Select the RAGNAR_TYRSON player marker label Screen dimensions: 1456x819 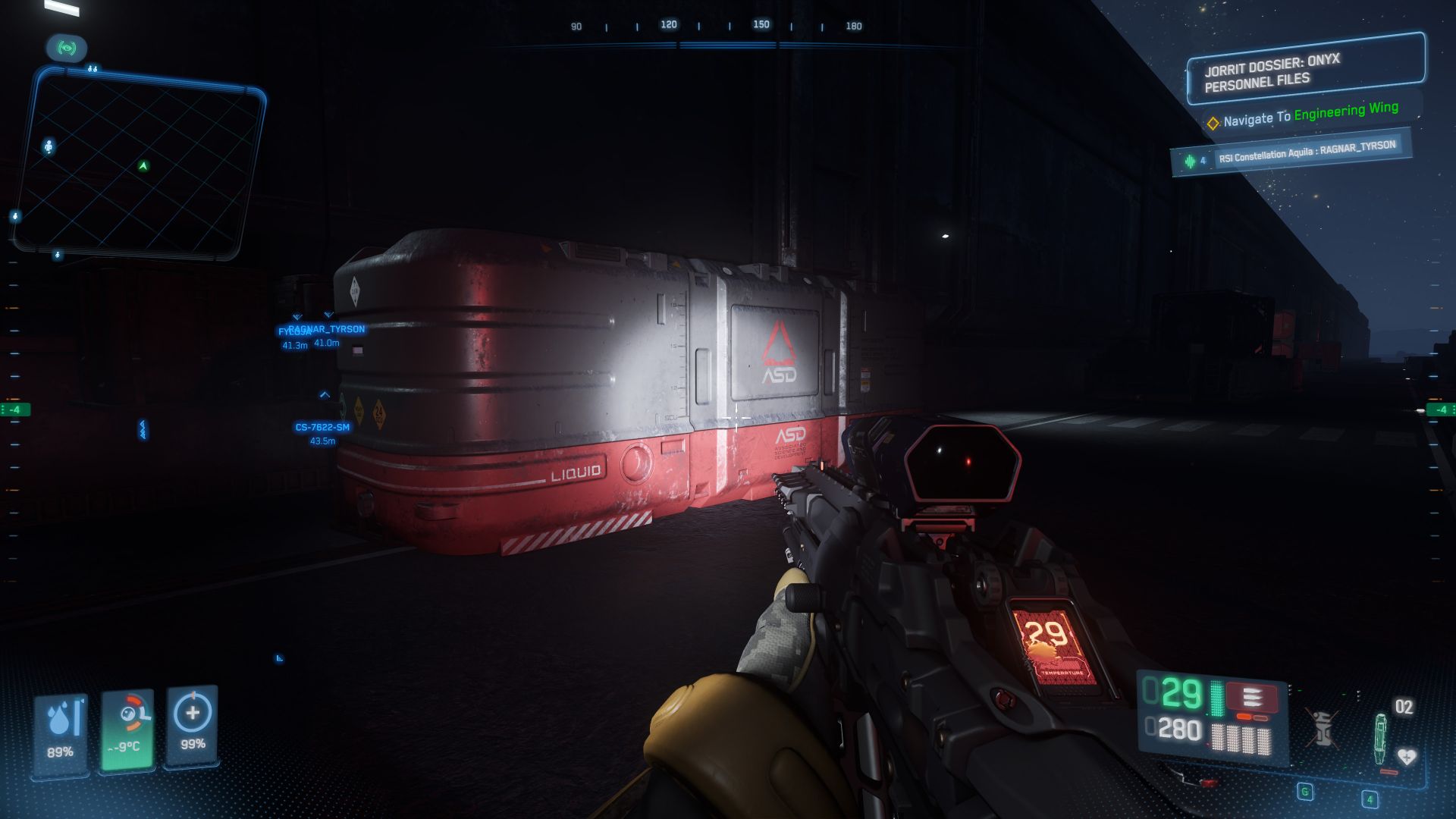coord(328,329)
